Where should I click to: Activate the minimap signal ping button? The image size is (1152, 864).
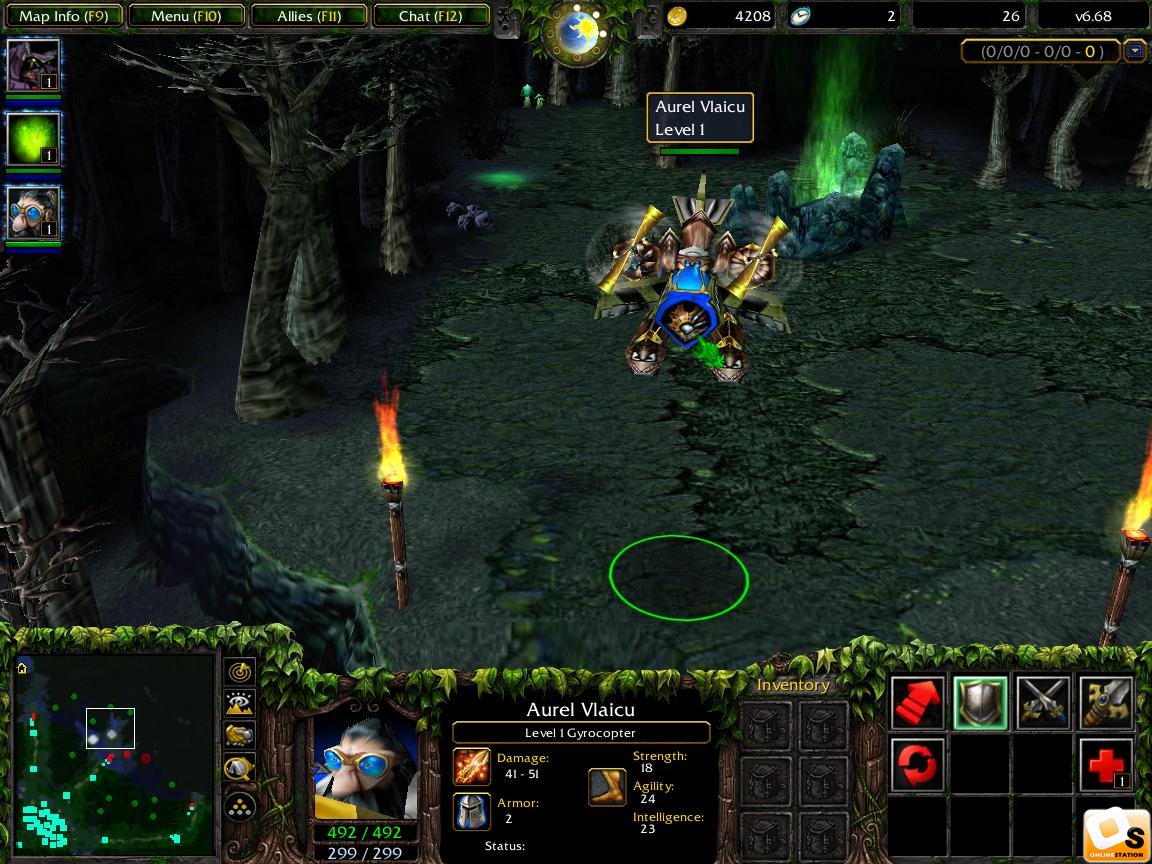pos(240,671)
